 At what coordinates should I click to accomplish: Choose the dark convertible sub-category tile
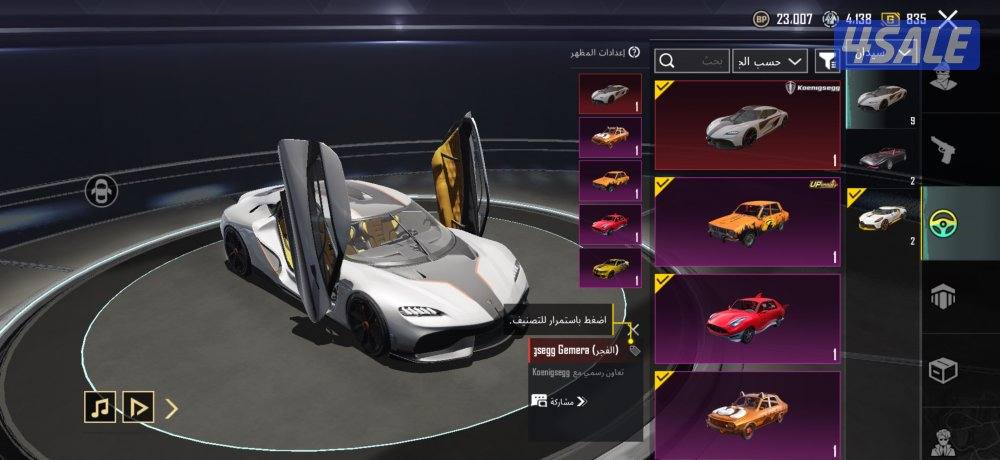point(881,157)
